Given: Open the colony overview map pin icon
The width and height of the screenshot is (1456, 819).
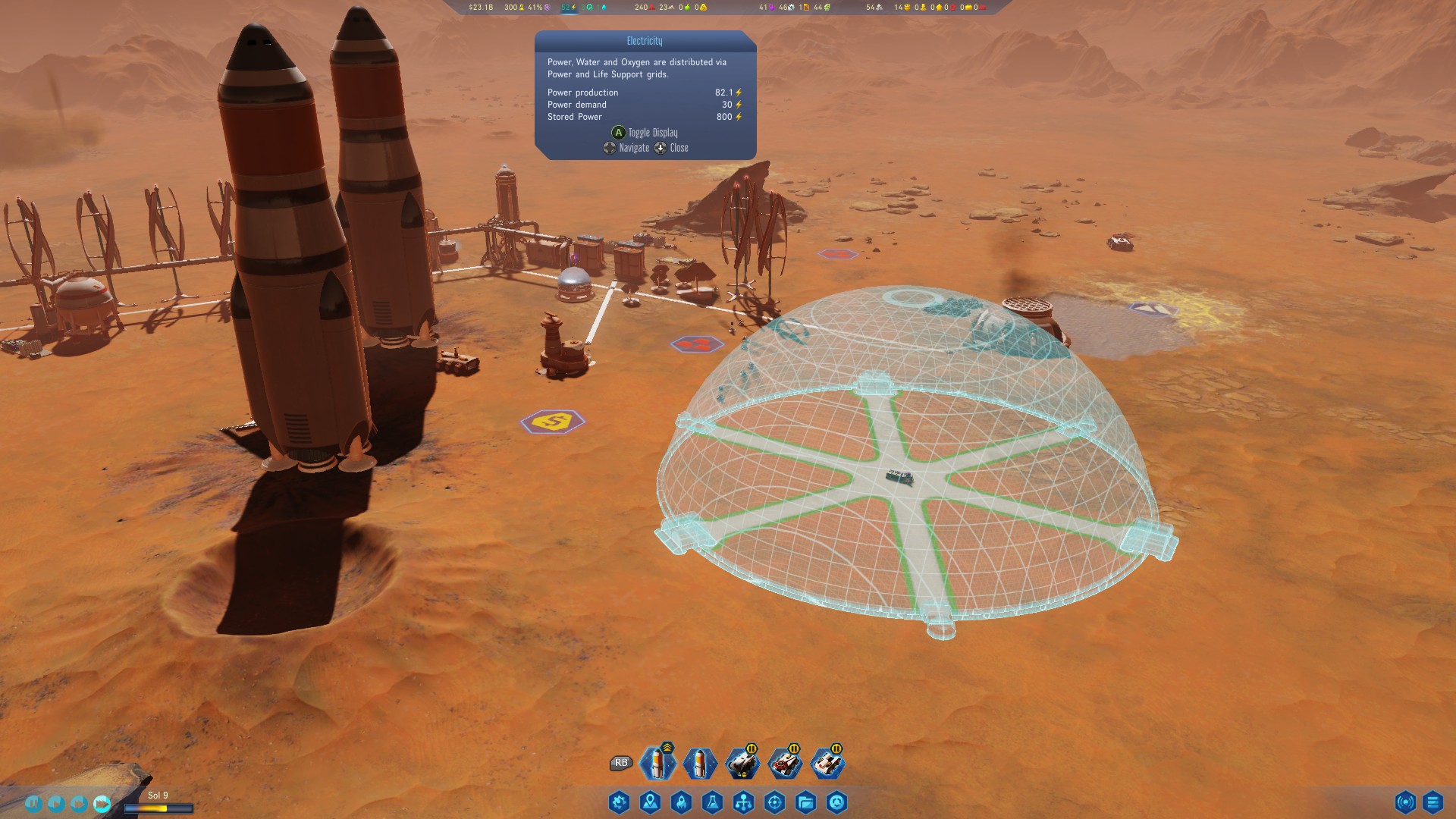Looking at the screenshot, I should (650, 802).
